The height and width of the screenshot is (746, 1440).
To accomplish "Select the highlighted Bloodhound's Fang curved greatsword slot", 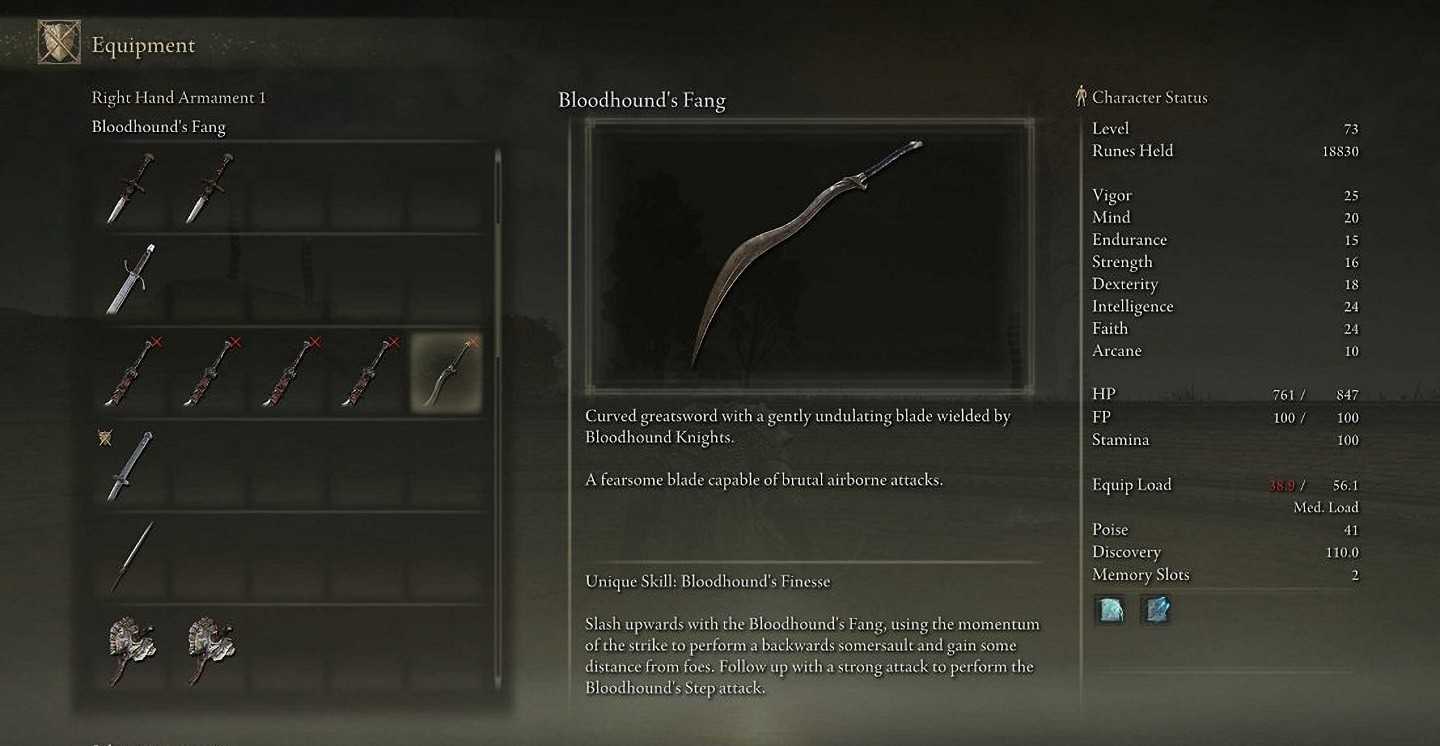I will tap(446, 373).
